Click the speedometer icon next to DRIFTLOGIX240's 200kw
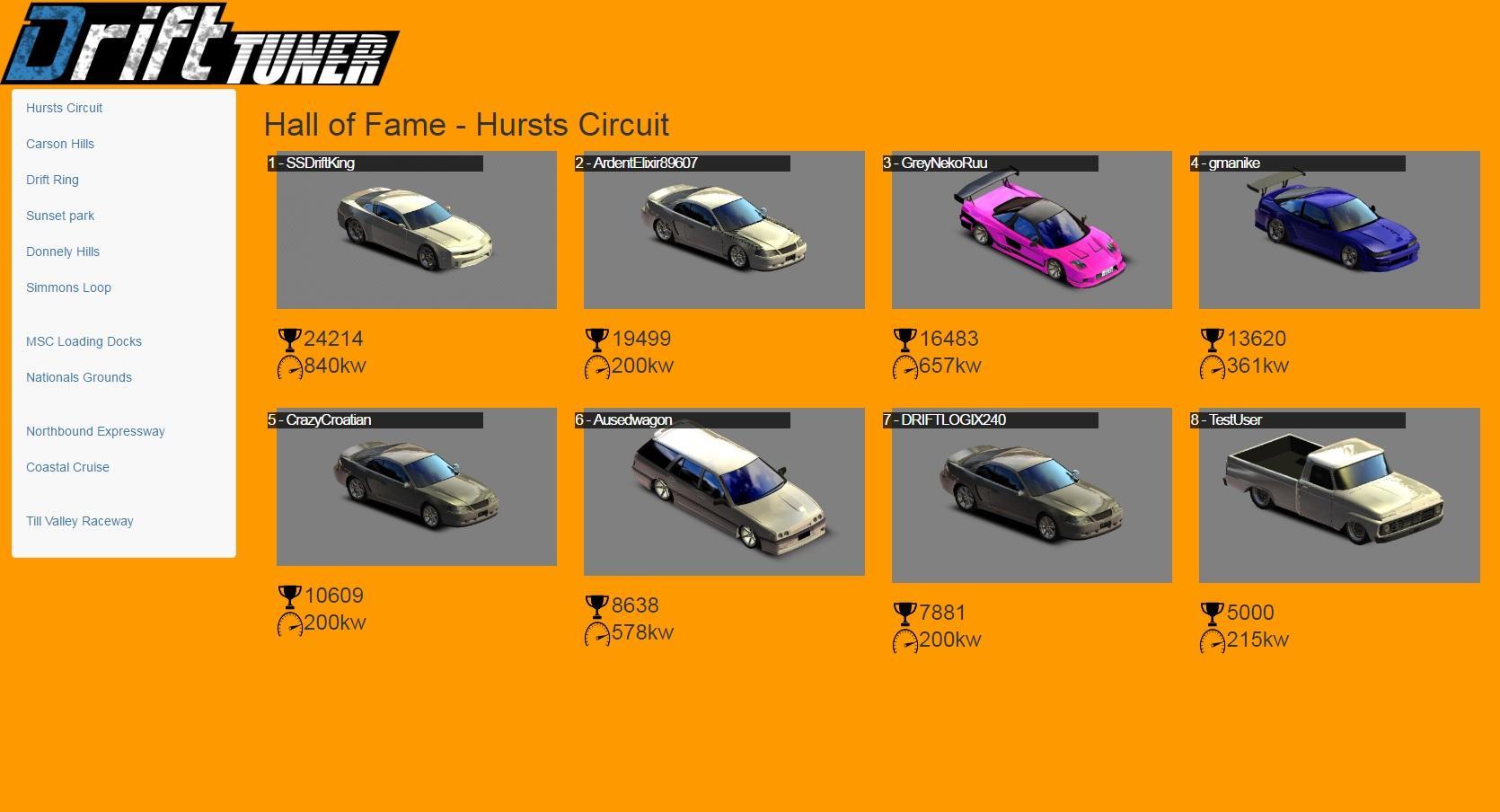The image size is (1500, 812). [x=904, y=640]
